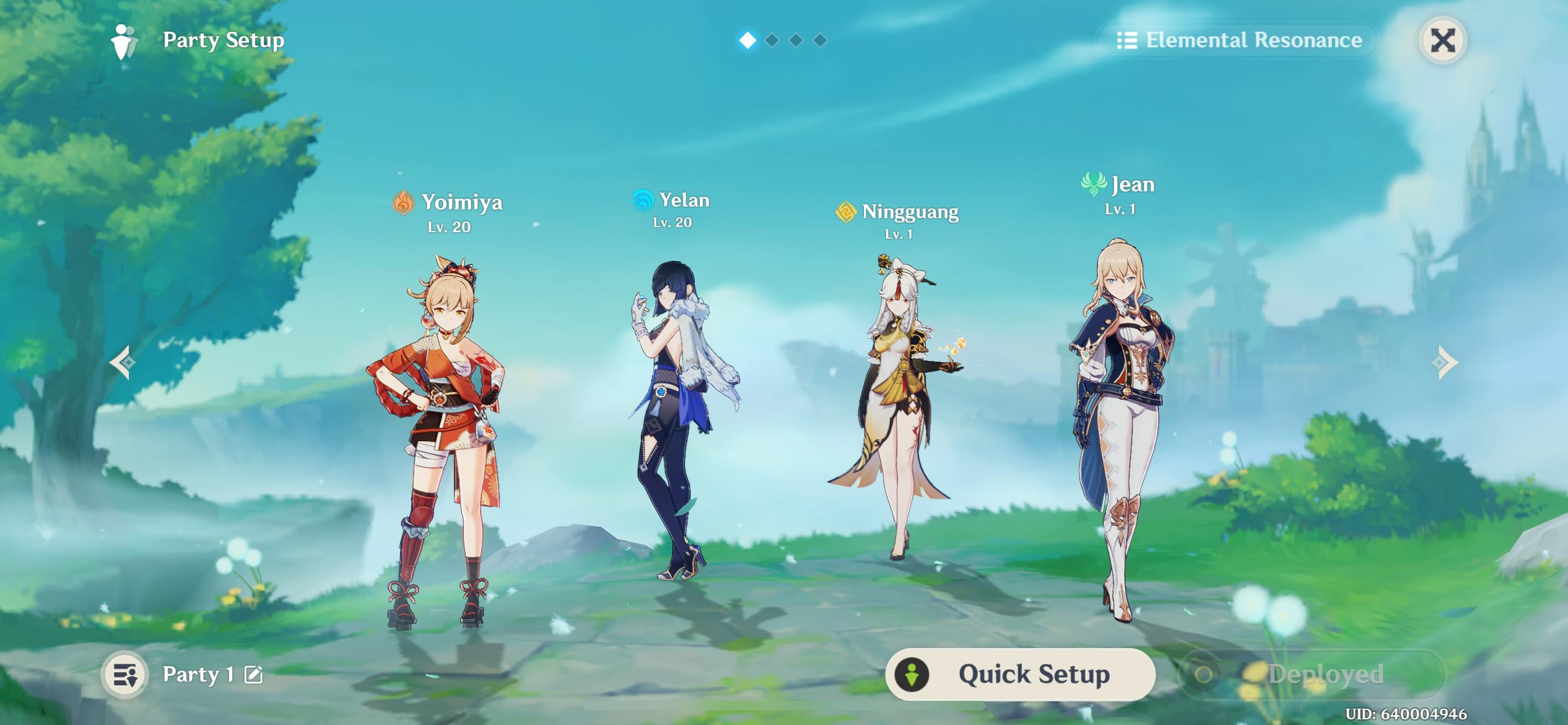Click the Quick Setup button
This screenshot has width=1568, height=725.
pyautogui.click(x=1020, y=674)
